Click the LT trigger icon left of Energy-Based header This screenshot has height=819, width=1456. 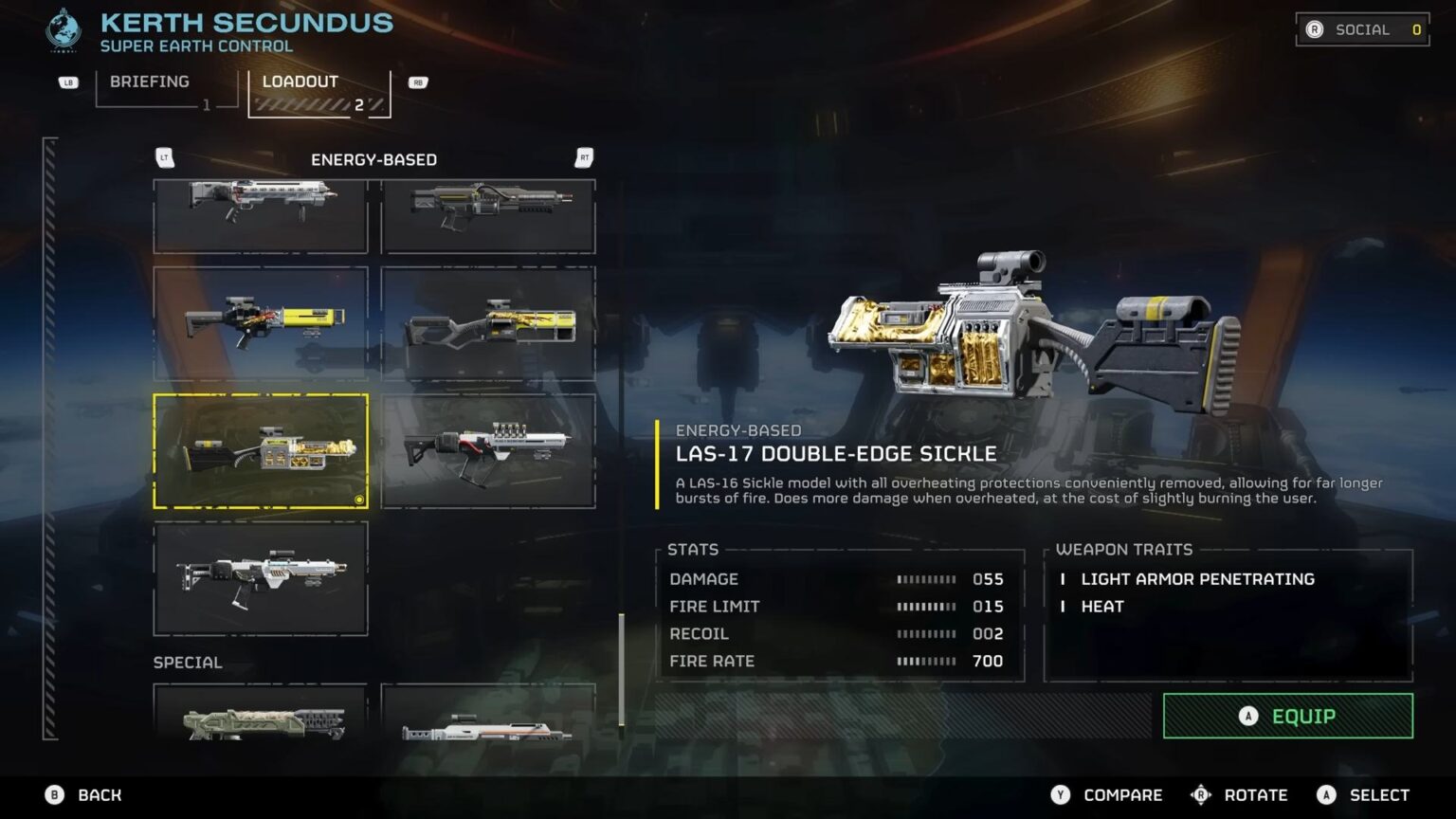coord(165,157)
